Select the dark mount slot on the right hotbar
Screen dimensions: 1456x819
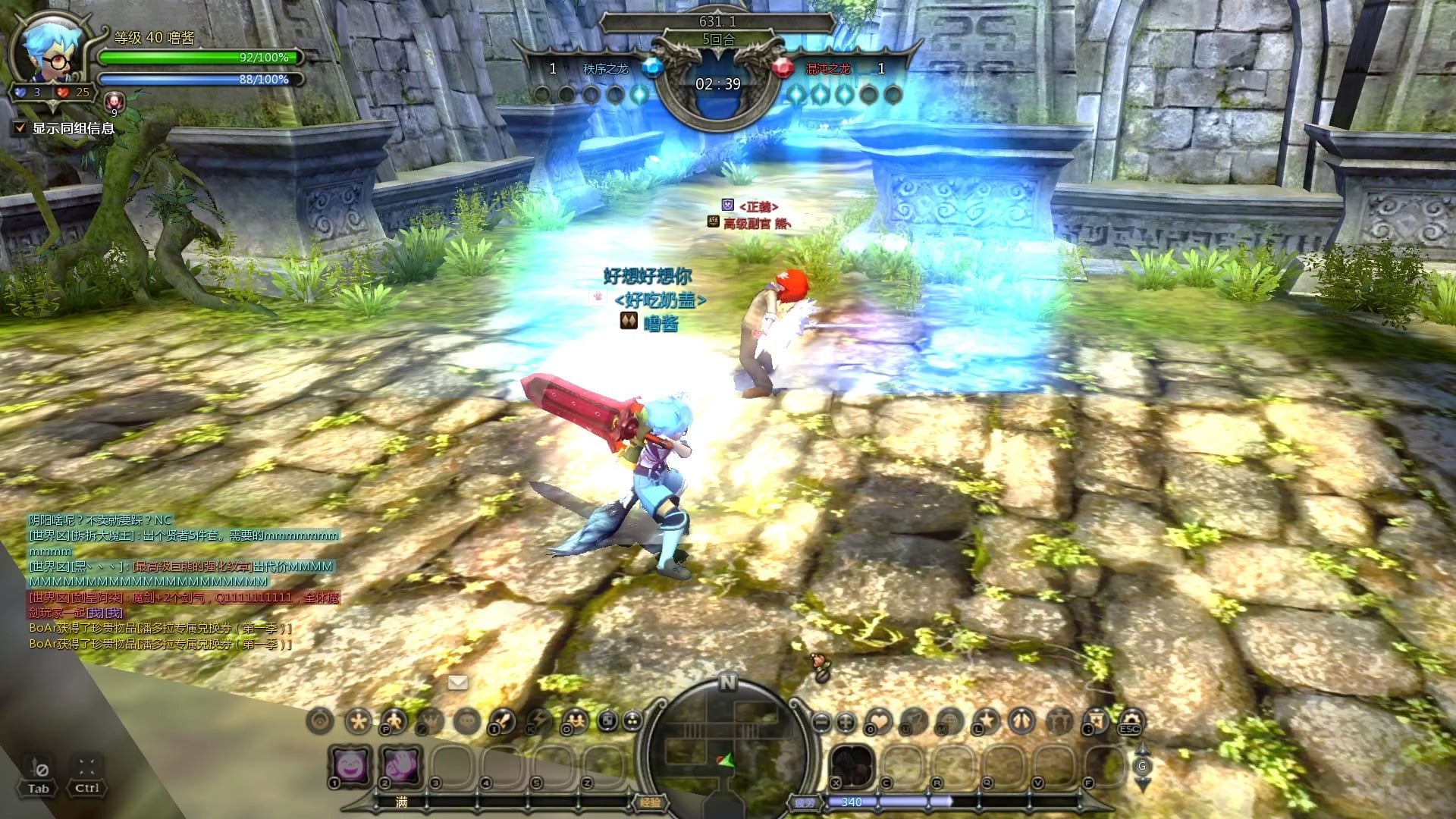(853, 764)
